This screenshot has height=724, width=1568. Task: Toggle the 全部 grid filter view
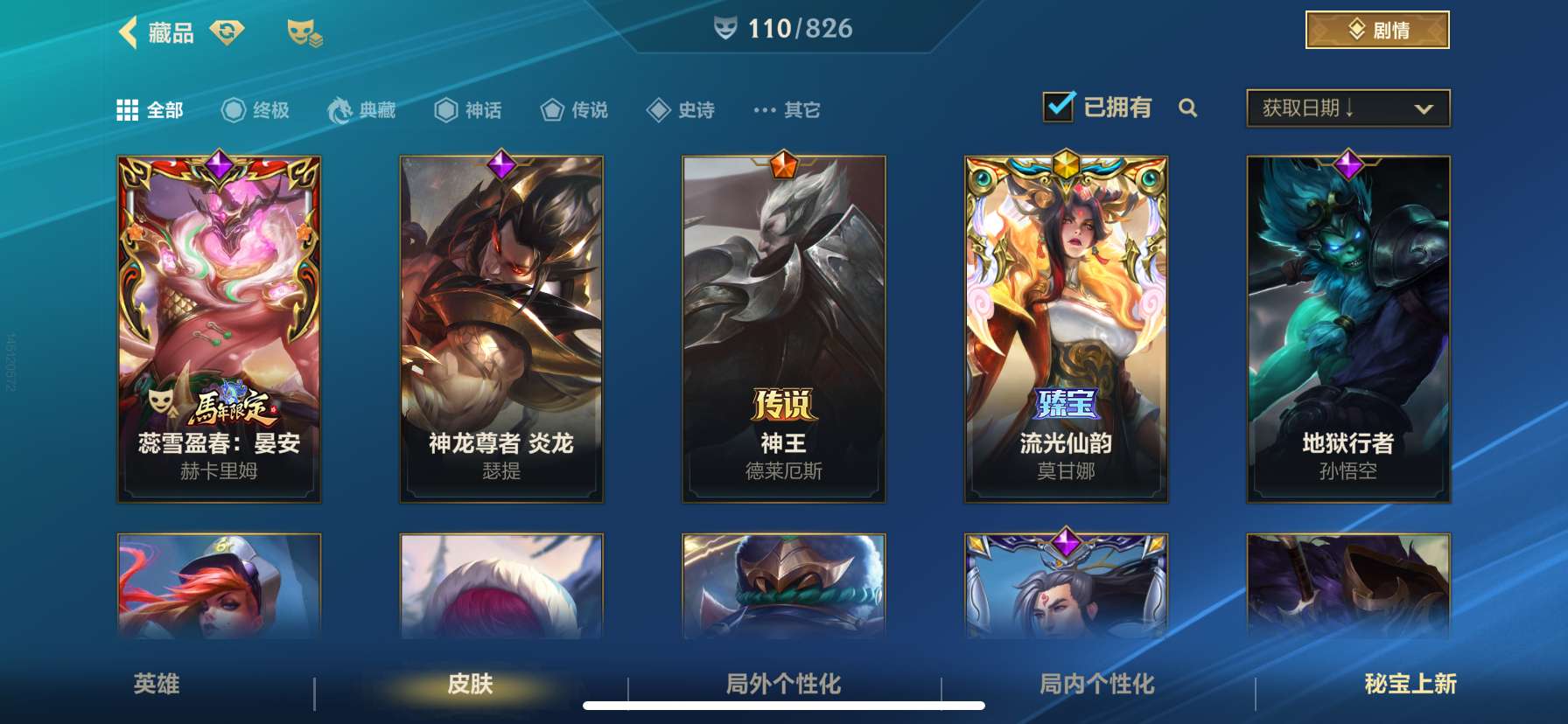click(x=127, y=108)
